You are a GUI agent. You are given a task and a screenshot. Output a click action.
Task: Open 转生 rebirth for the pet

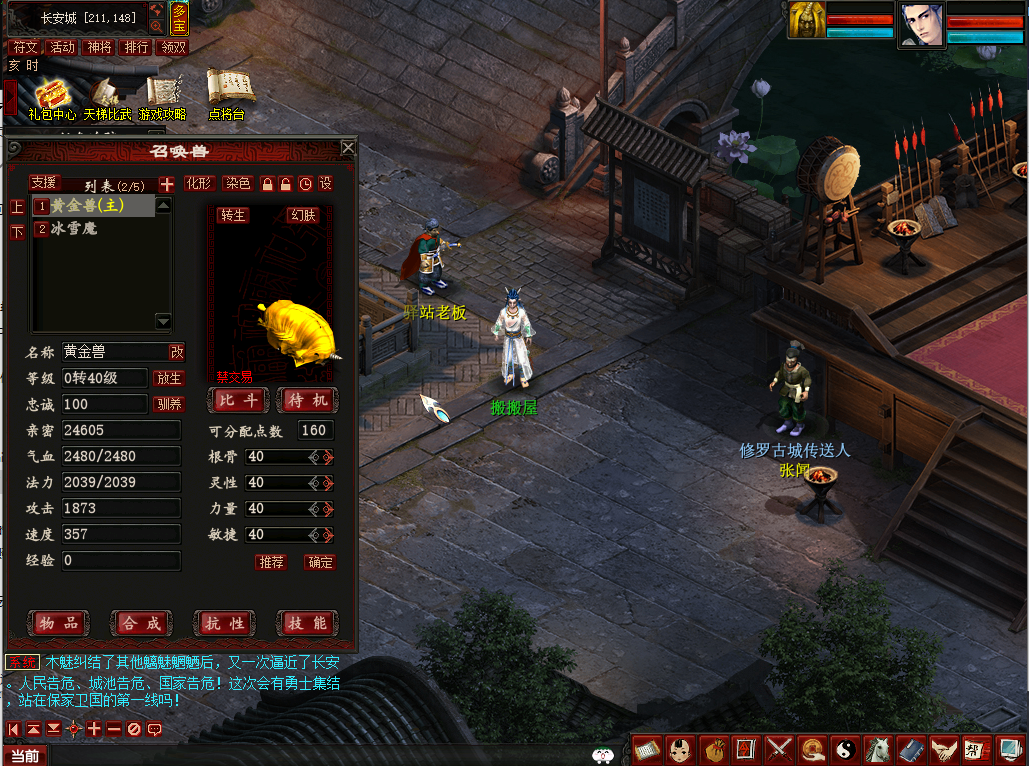click(233, 215)
